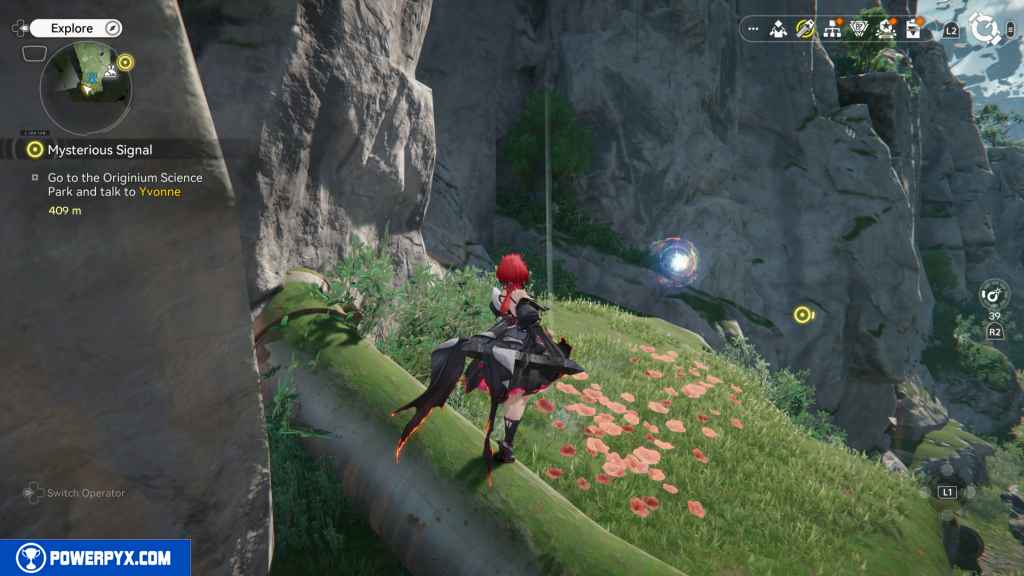Screen dimensions: 1024x576
Task: Click the yellow quest marker on minimap edge
Action: [x=124, y=63]
